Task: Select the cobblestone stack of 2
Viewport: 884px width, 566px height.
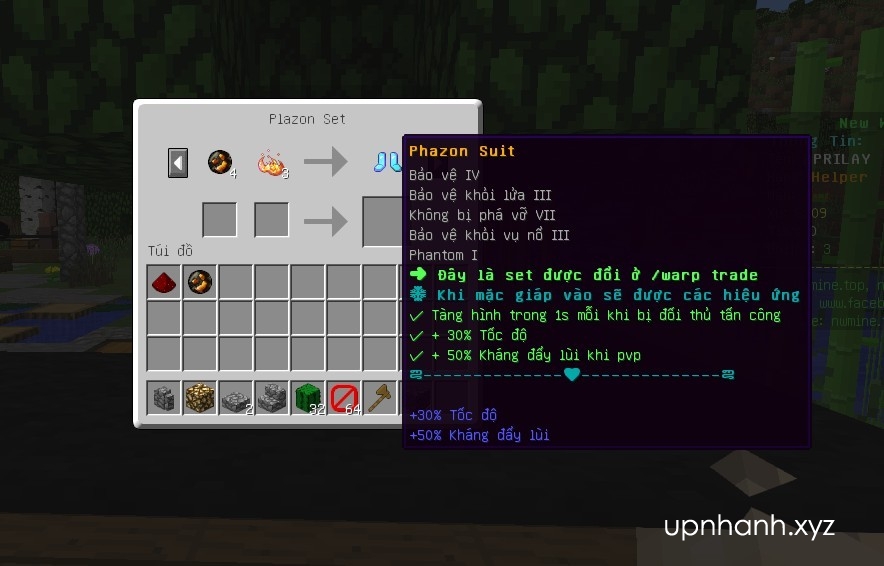Action: click(x=236, y=398)
